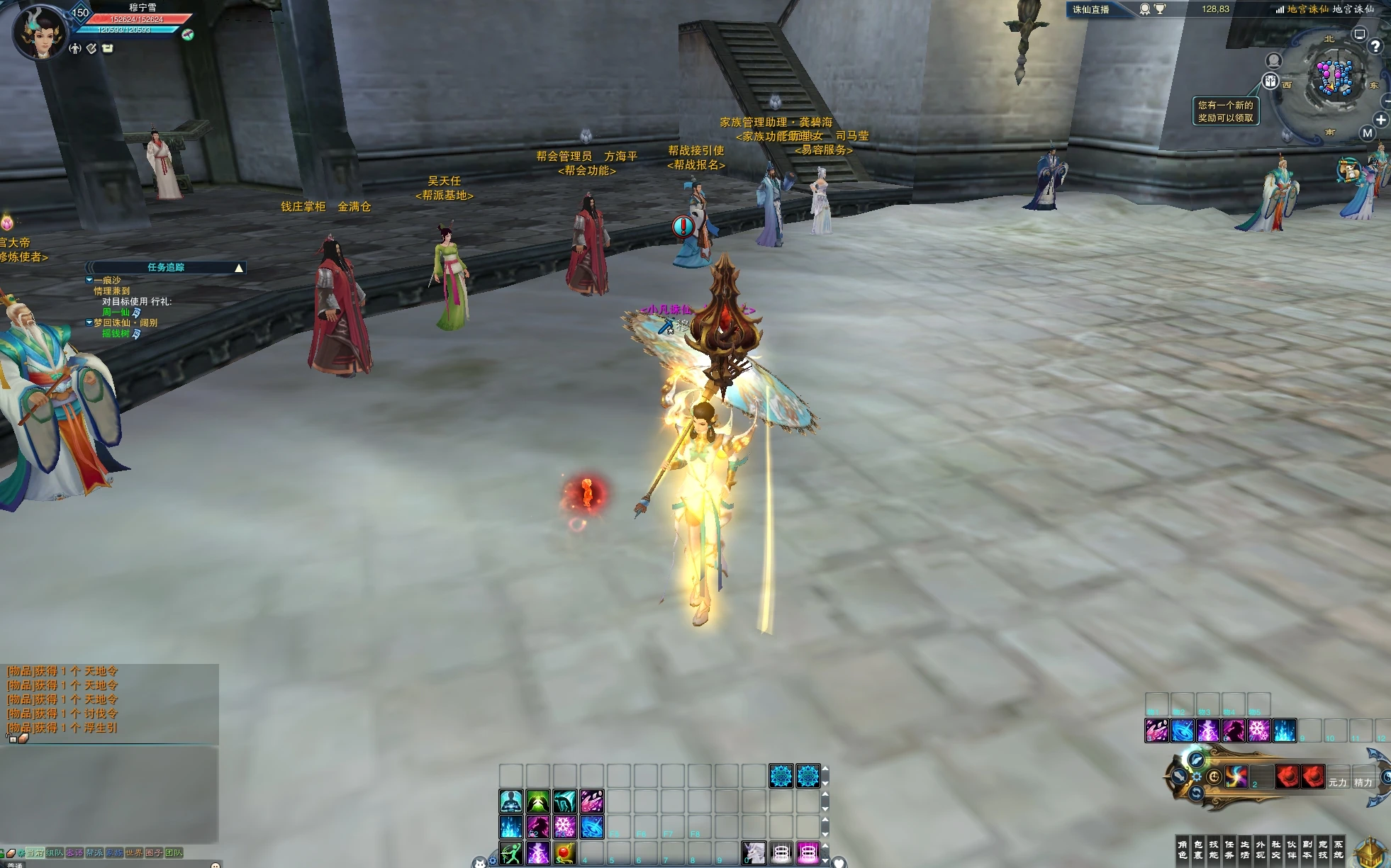
Task: Open the minimap help question mark
Action: pos(1375,47)
